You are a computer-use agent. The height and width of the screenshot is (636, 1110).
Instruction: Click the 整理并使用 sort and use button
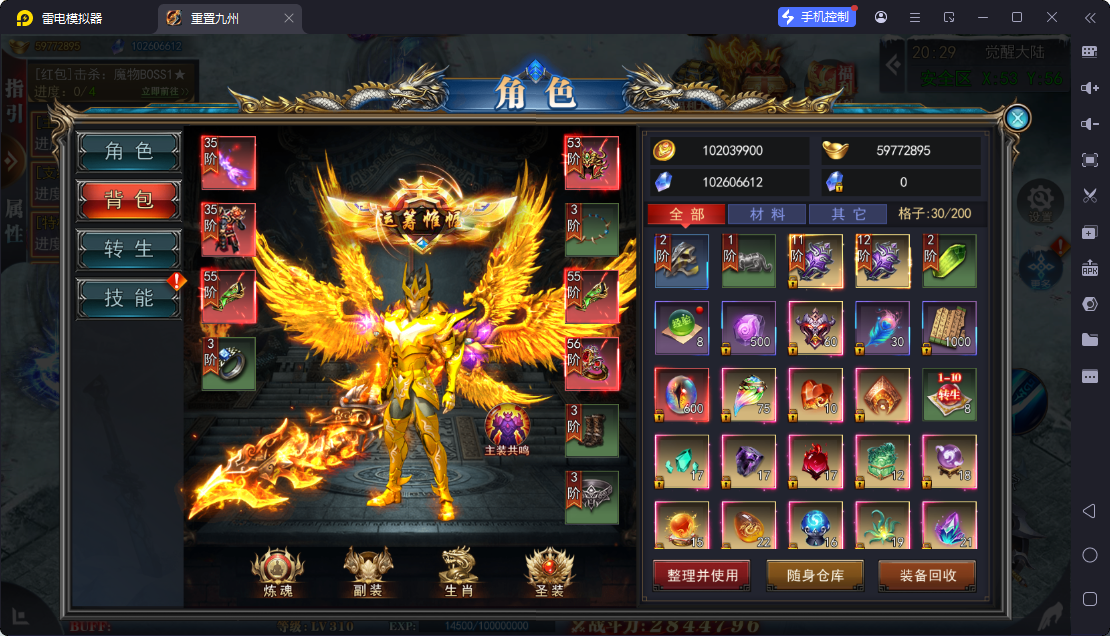[x=702, y=576]
